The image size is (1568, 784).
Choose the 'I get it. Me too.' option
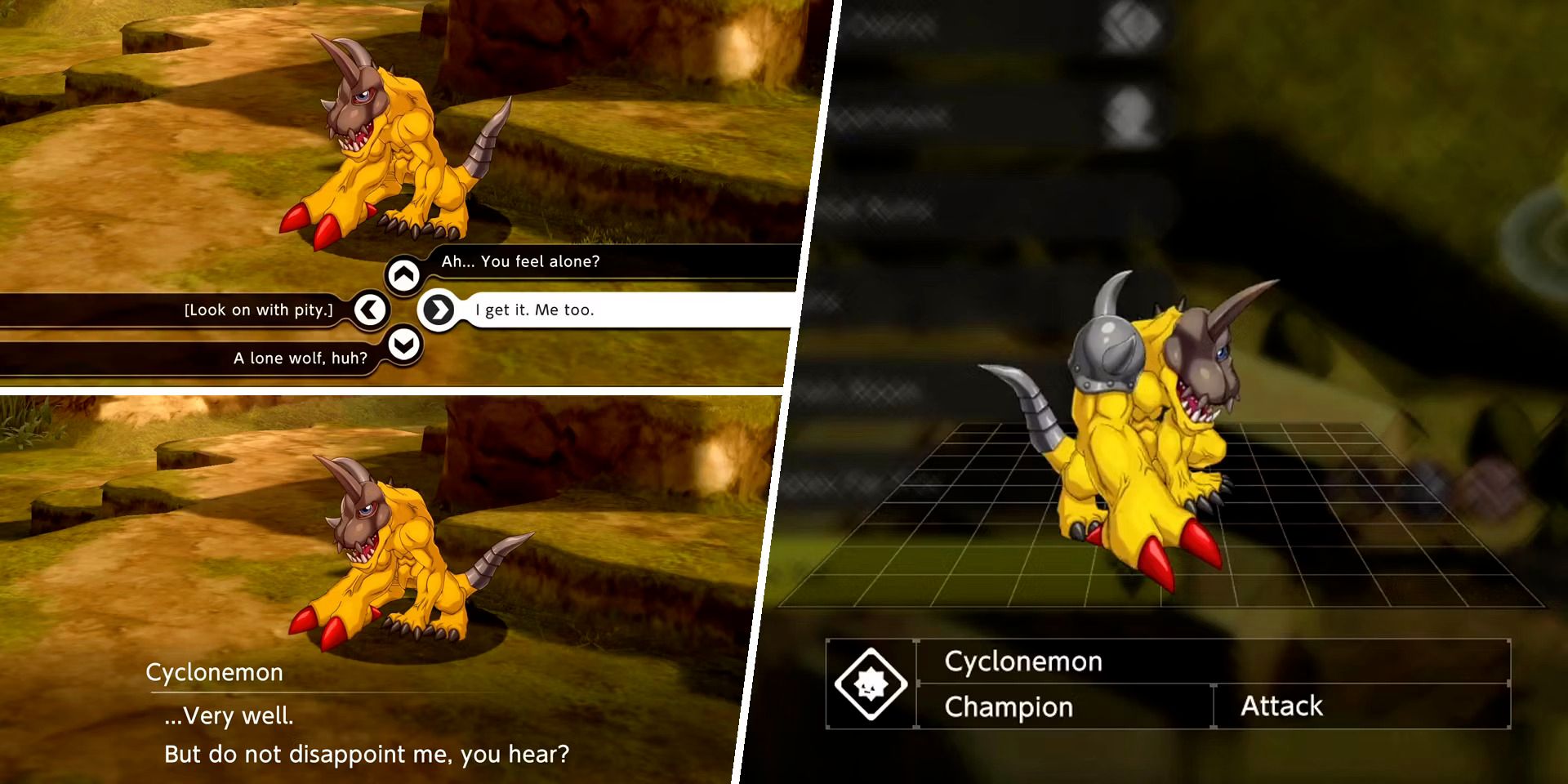pyautogui.click(x=535, y=310)
